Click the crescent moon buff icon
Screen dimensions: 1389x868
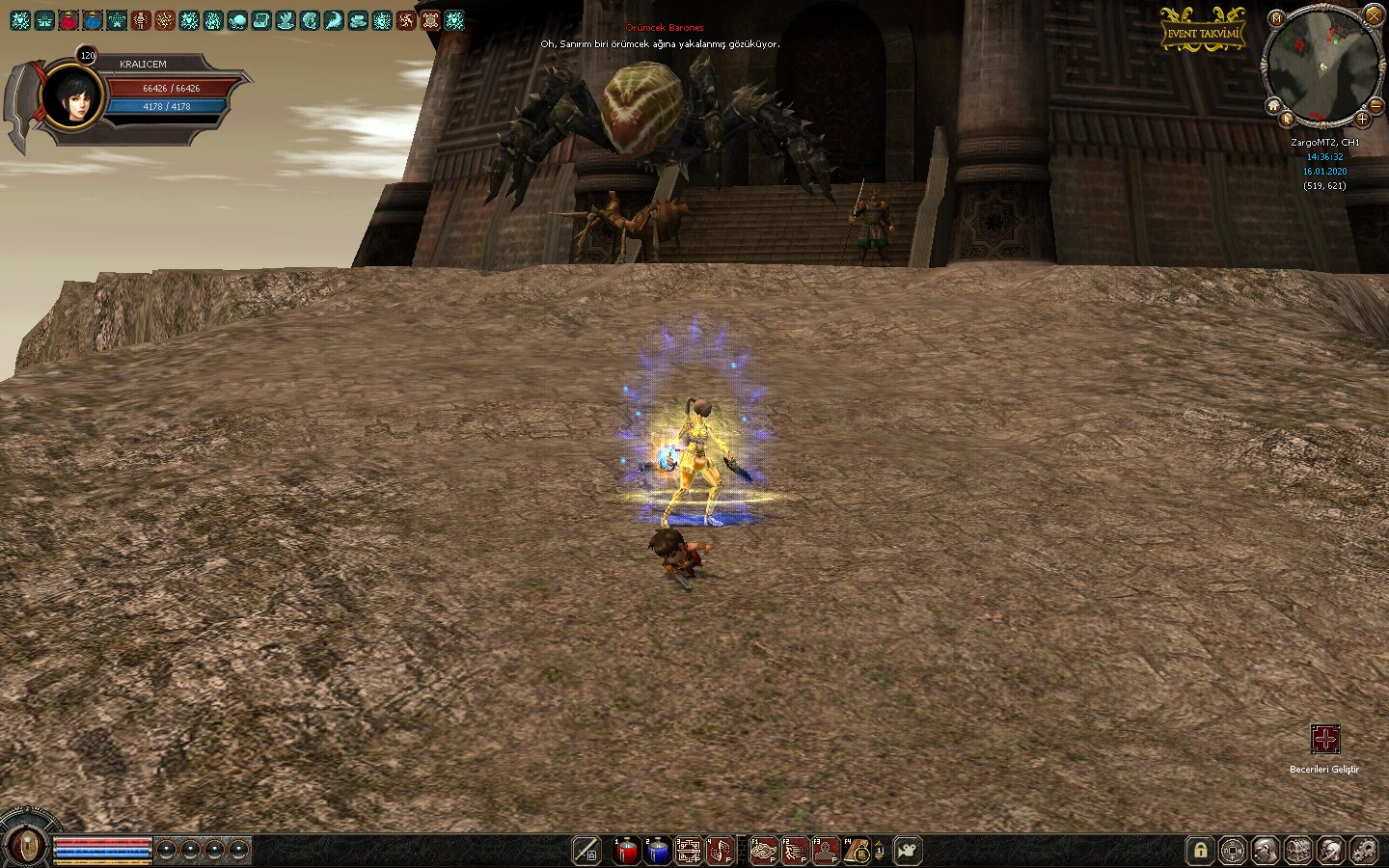[334, 19]
